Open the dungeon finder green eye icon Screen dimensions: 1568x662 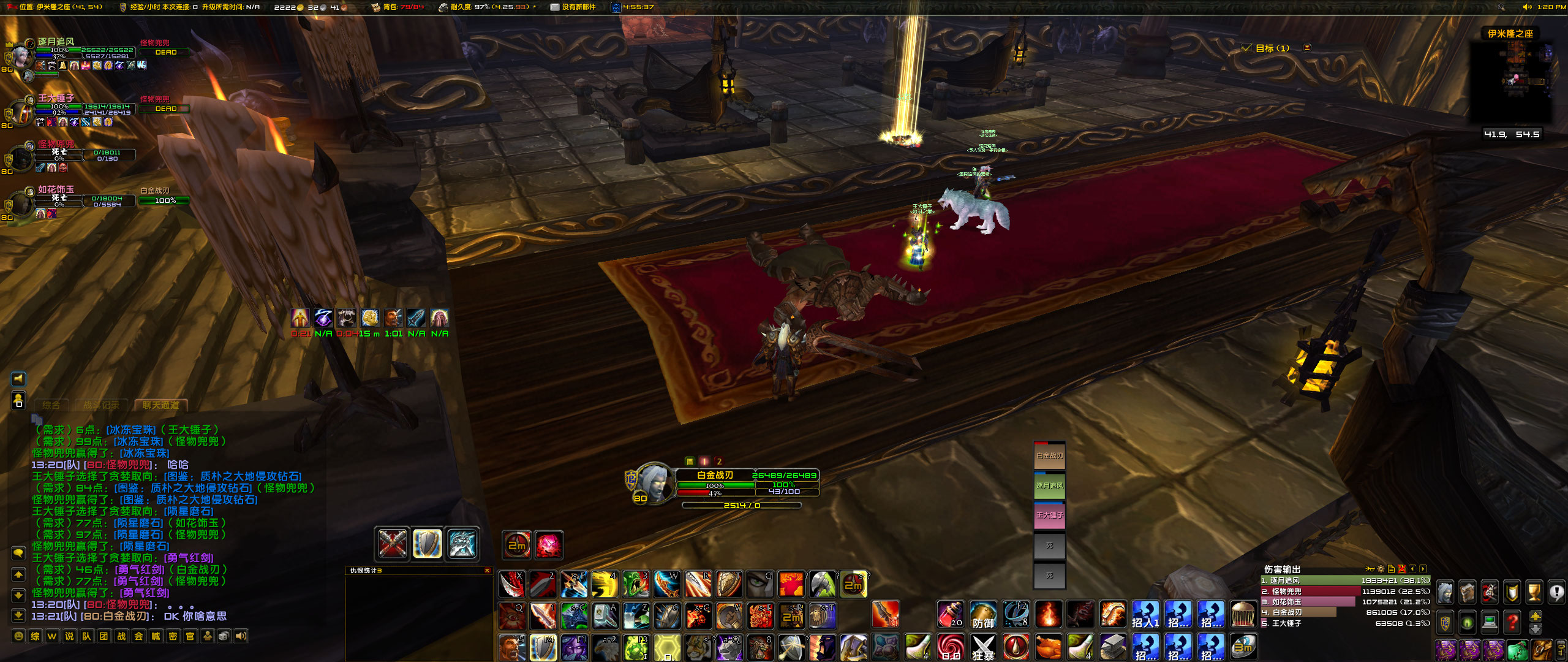(x=1467, y=623)
